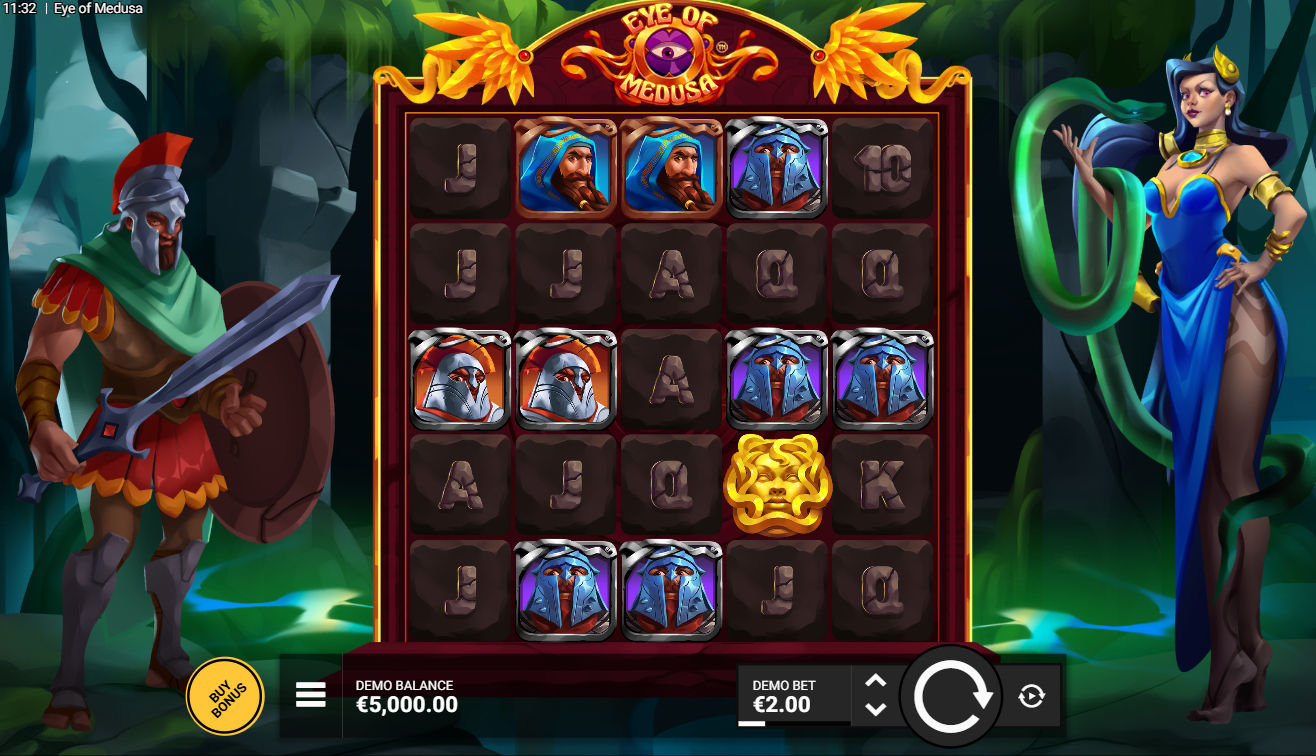Click the Eye of Medusa title text top-left

coord(99,8)
